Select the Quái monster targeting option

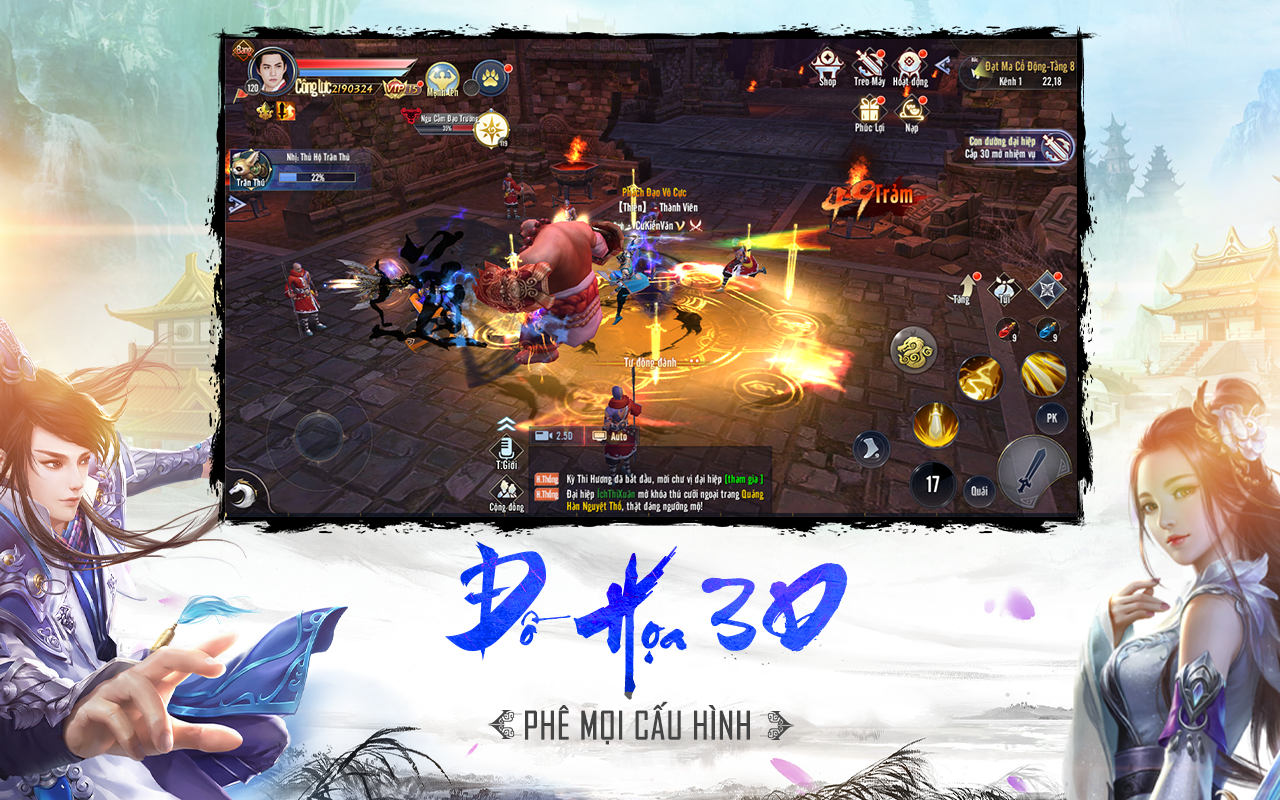pyautogui.click(x=981, y=489)
